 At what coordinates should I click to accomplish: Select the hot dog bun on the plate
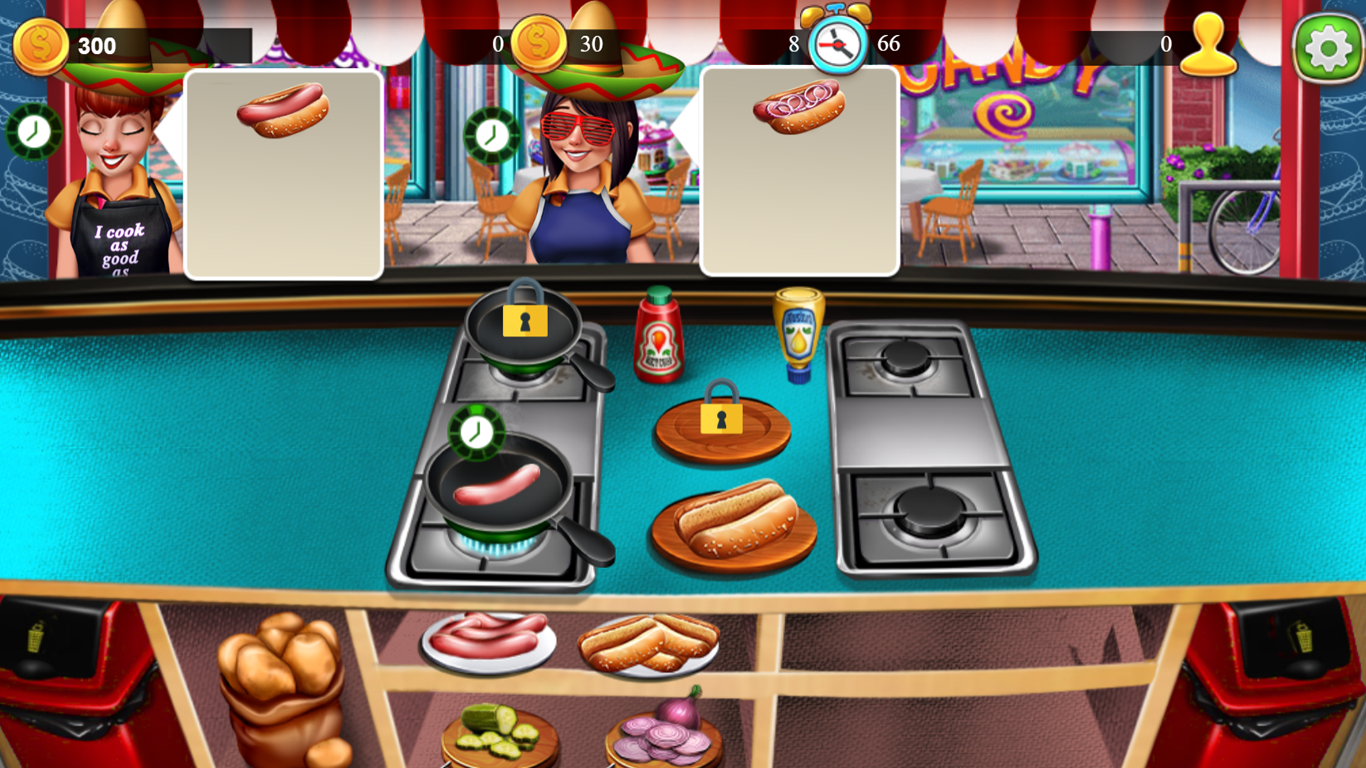click(736, 523)
